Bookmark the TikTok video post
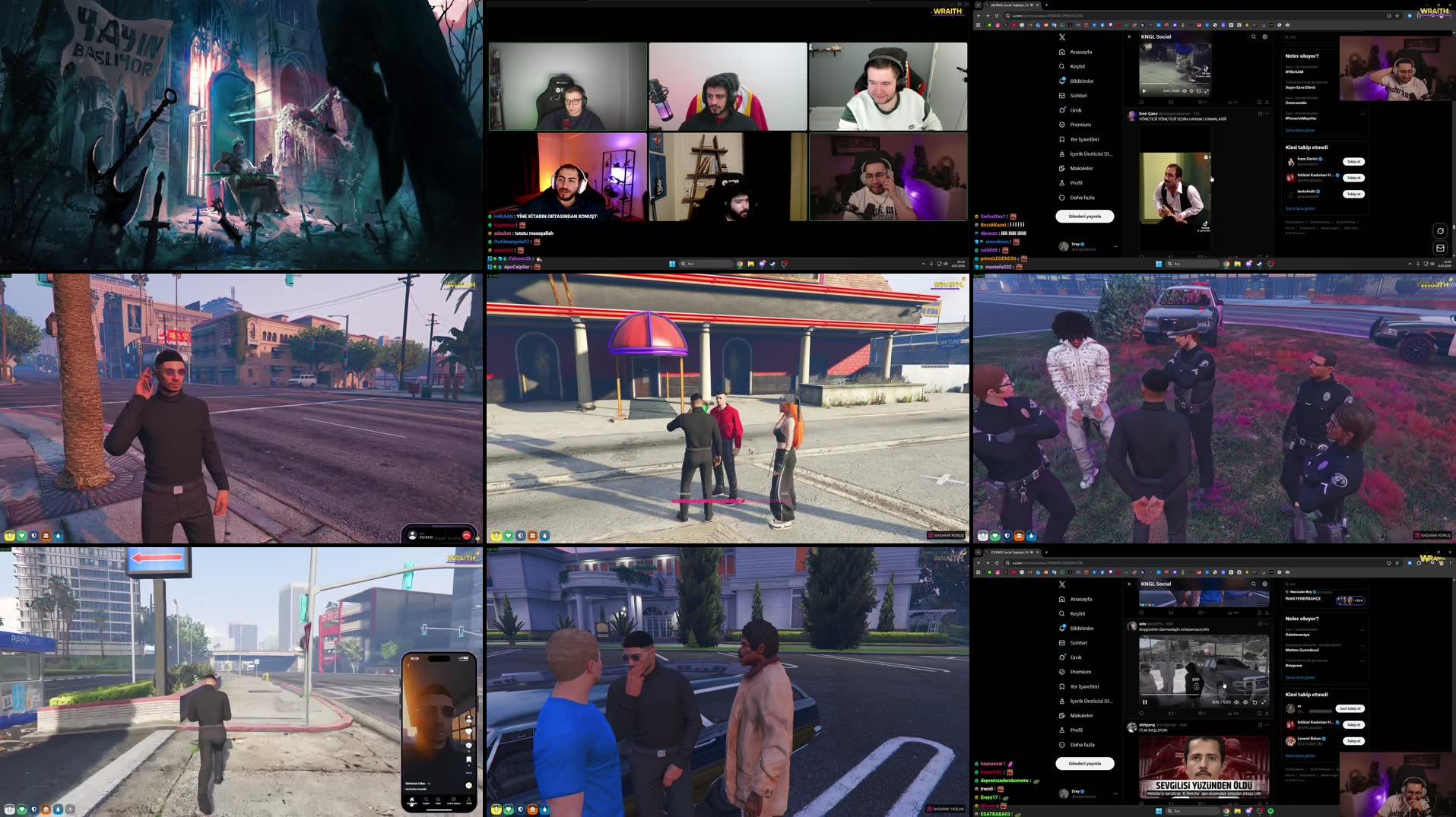Image resolution: width=1456 pixels, height=817 pixels. point(1260,101)
